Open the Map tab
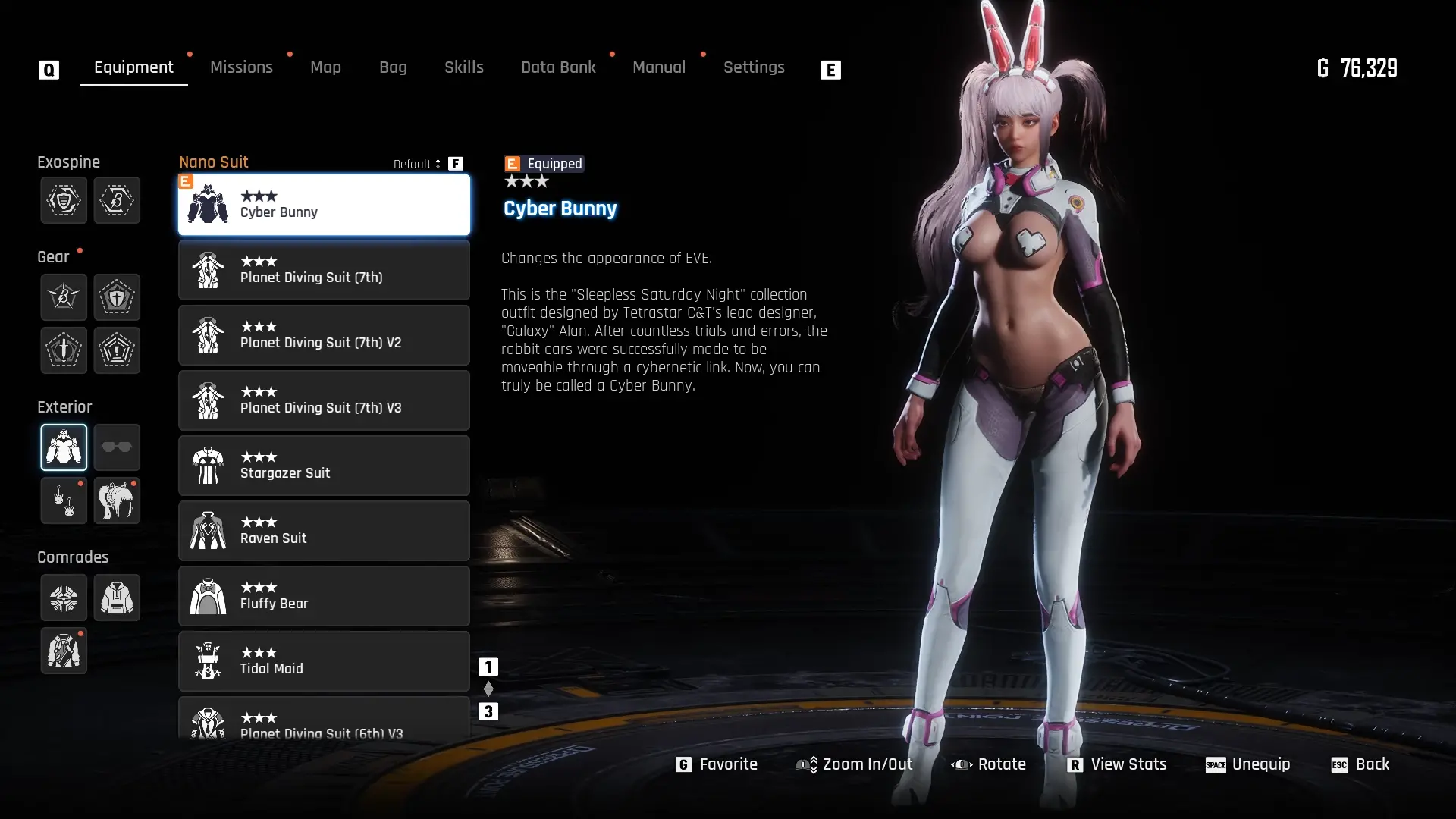This screenshot has width=1456, height=819. [x=325, y=67]
